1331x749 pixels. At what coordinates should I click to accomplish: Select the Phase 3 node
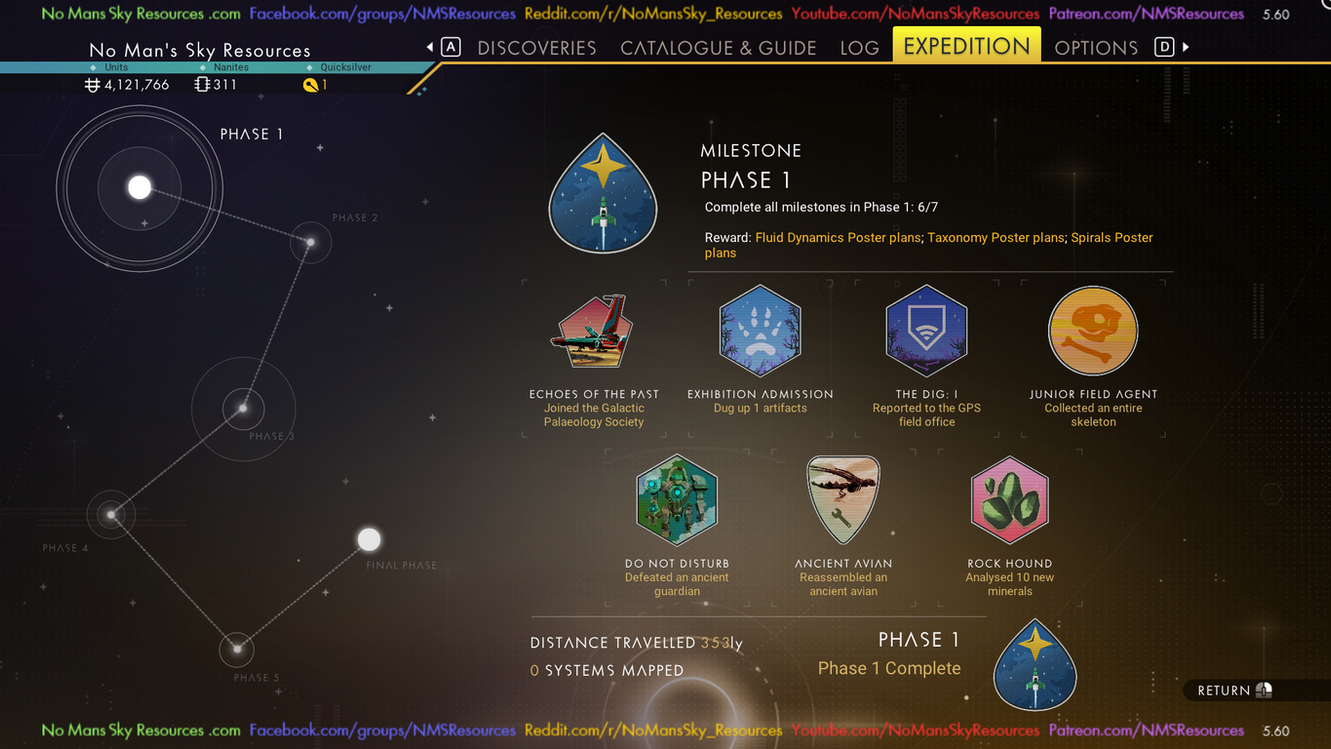click(x=243, y=408)
